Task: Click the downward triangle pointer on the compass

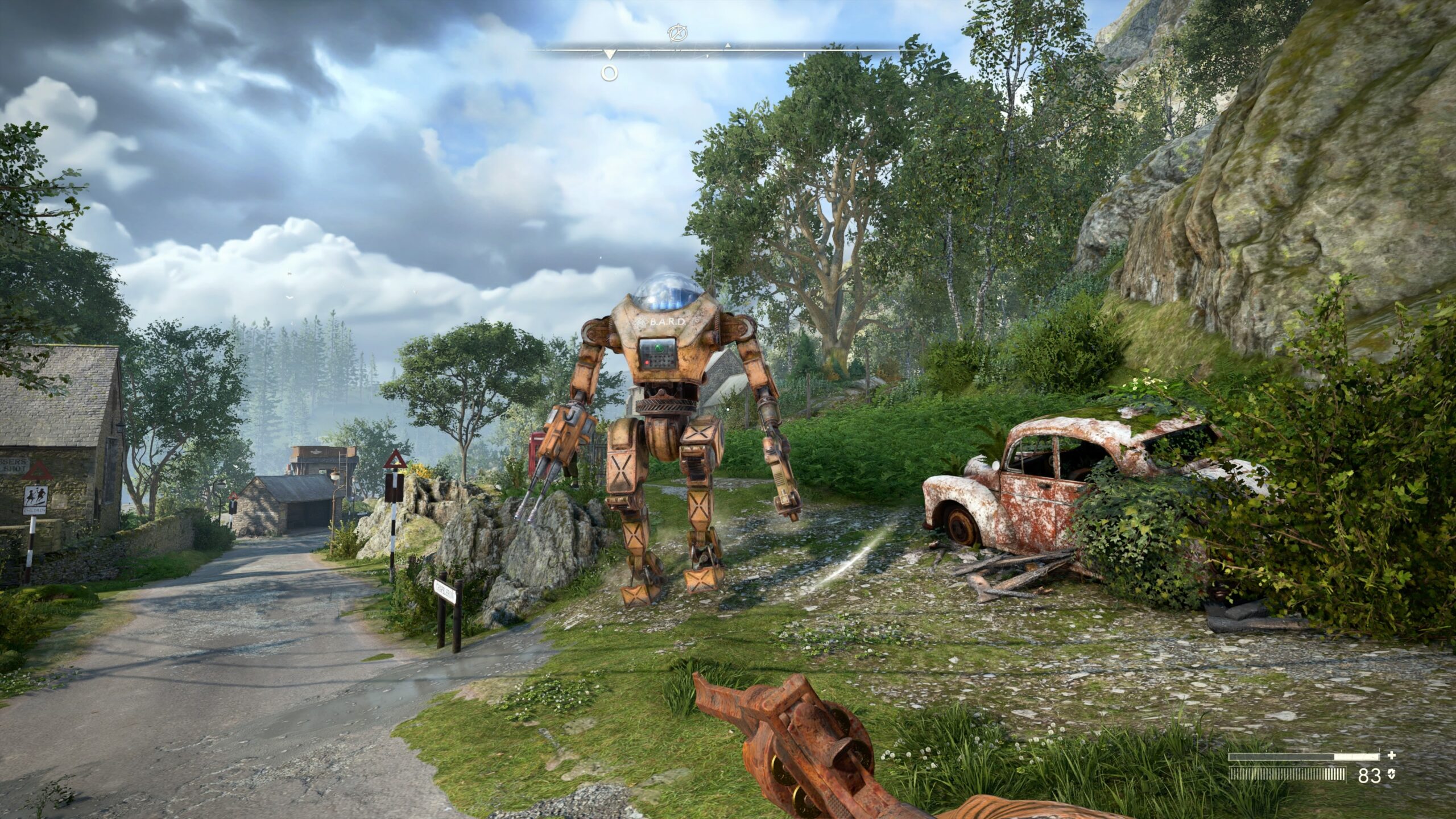Action: click(610, 55)
